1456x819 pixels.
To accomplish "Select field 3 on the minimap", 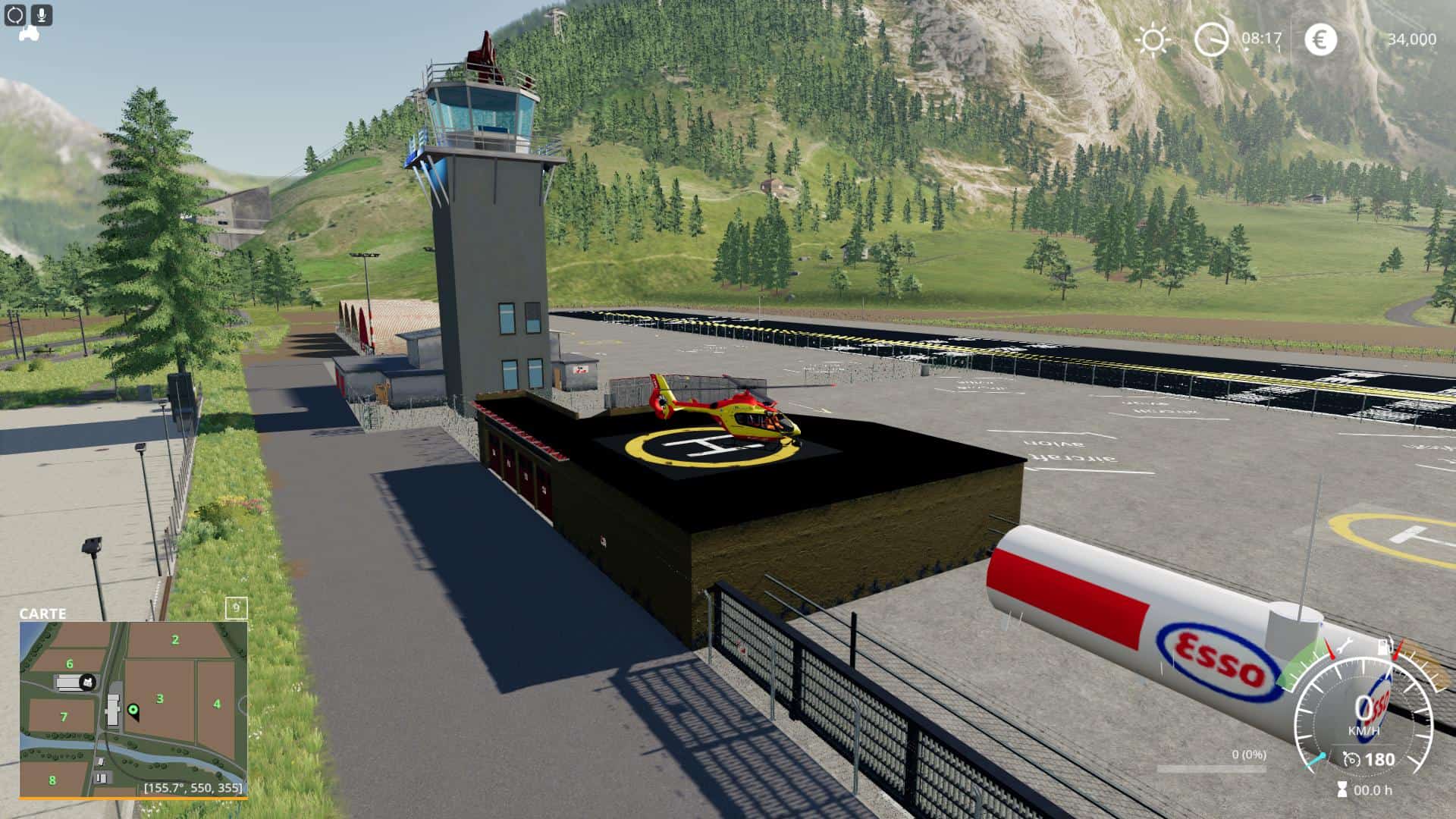I will (160, 698).
